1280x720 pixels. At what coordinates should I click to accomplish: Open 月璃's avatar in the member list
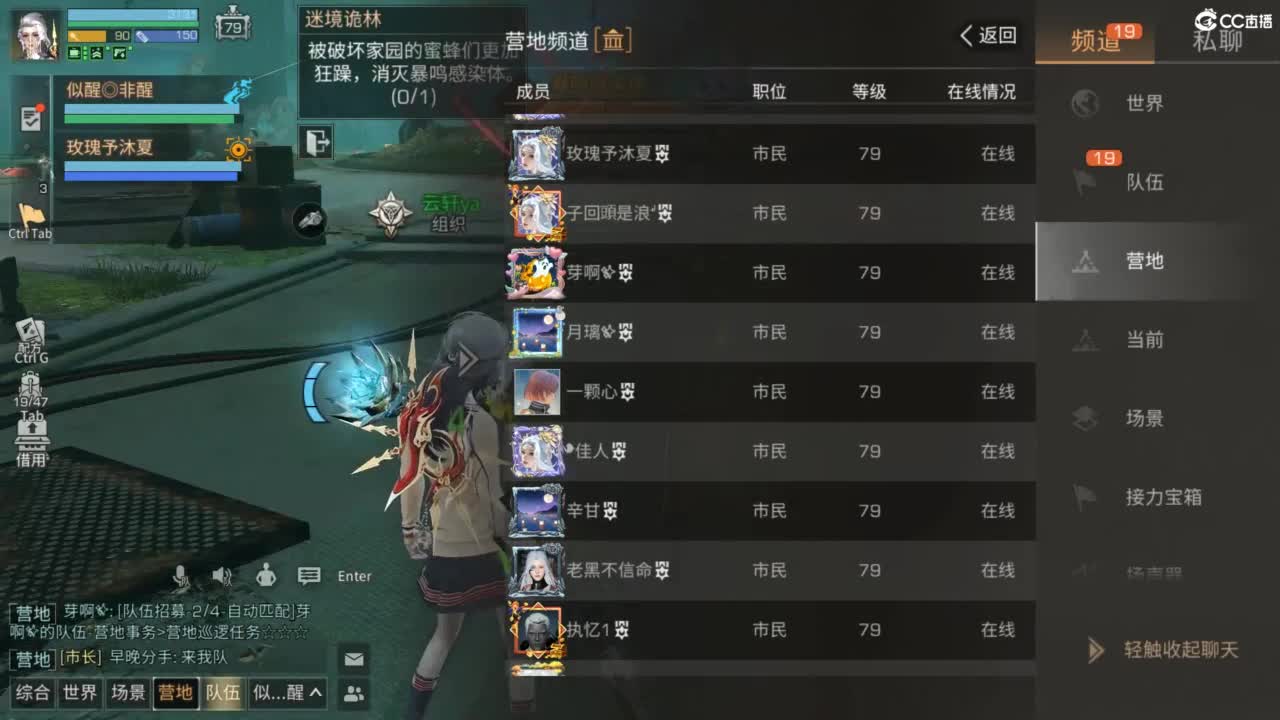point(536,332)
